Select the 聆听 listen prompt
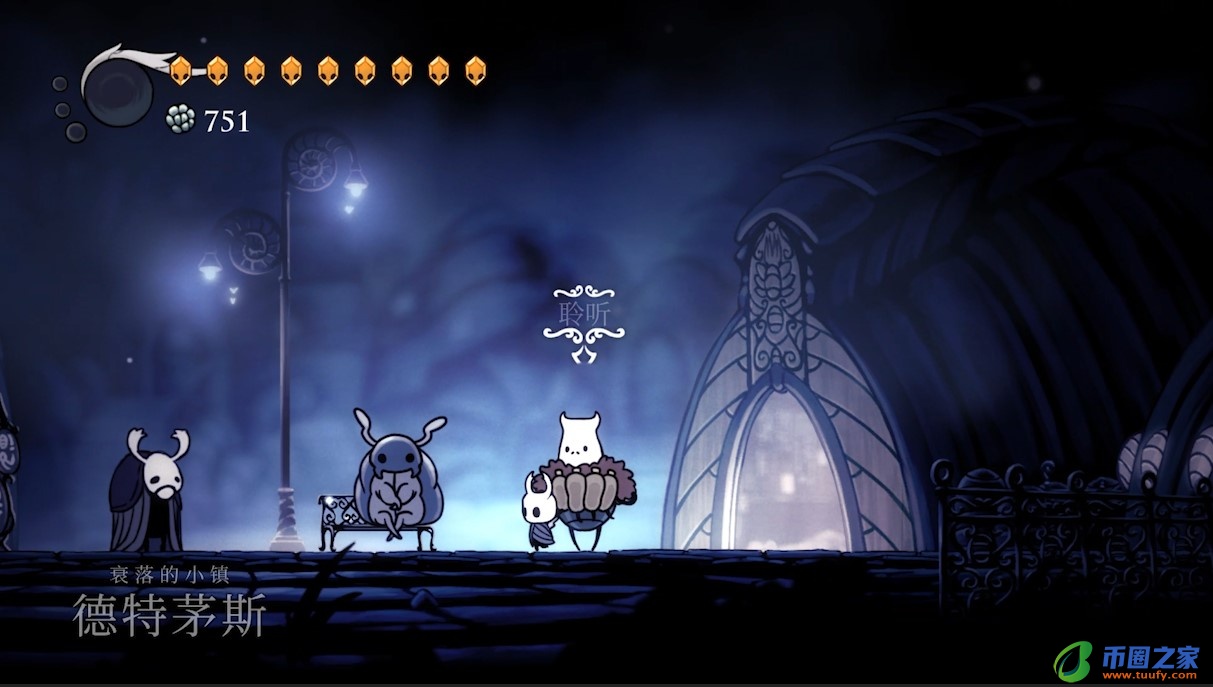 tap(578, 312)
